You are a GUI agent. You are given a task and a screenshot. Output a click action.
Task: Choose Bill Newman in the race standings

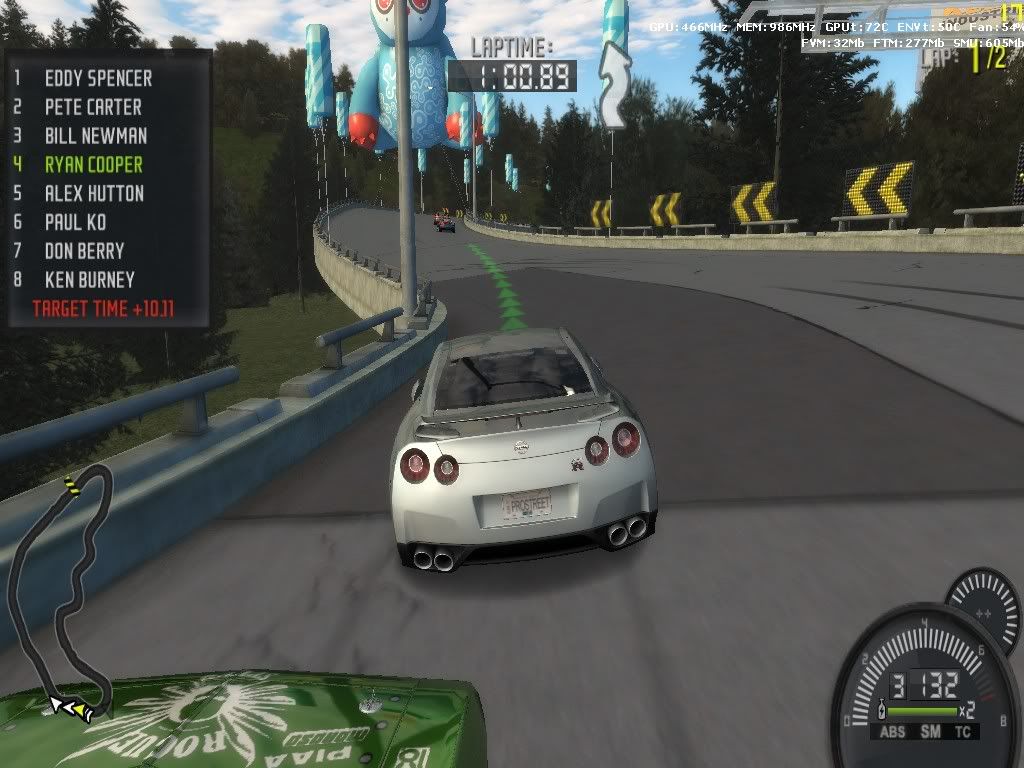pos(95,136)
